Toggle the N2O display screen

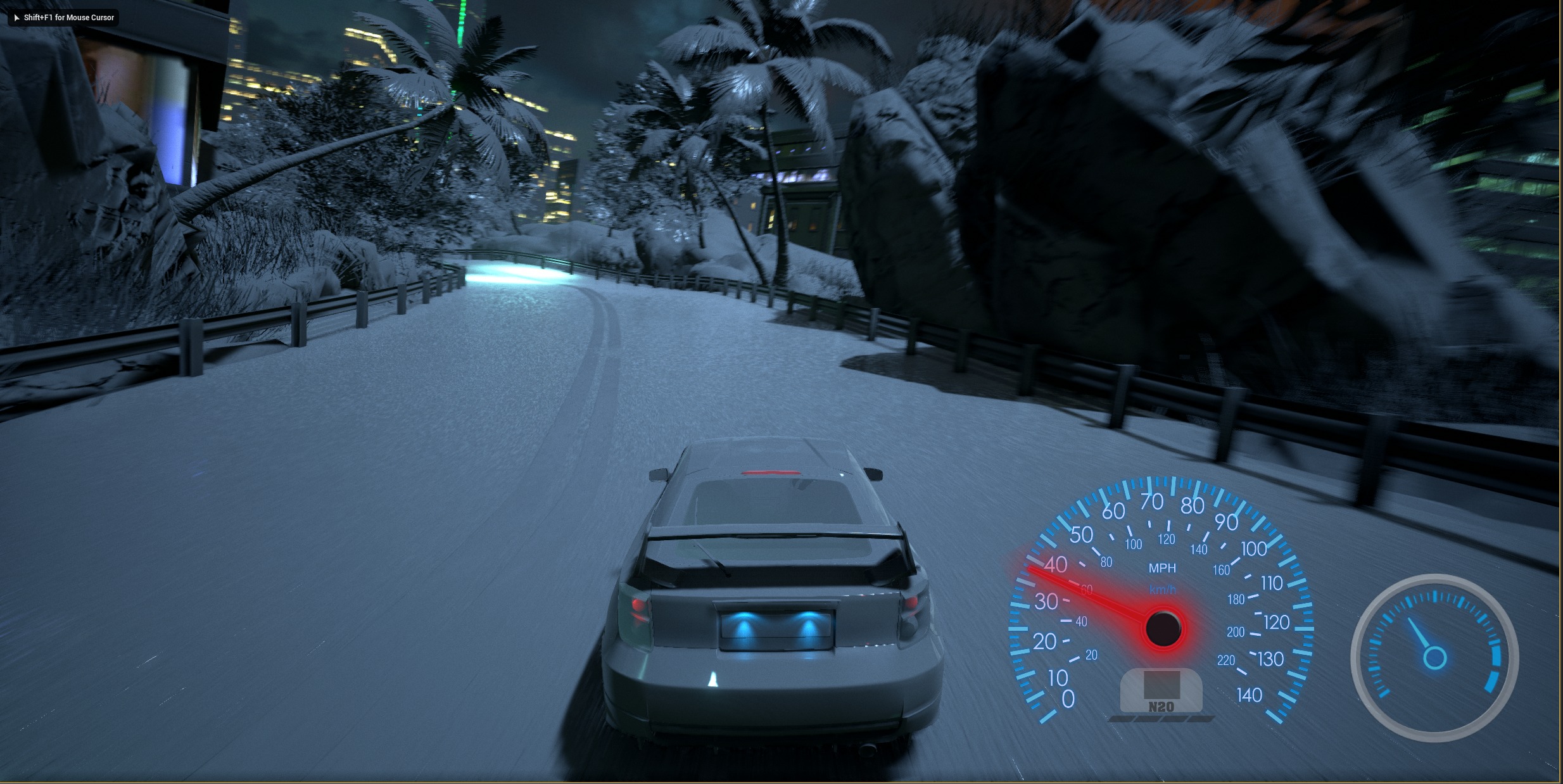pos(1162,684)
